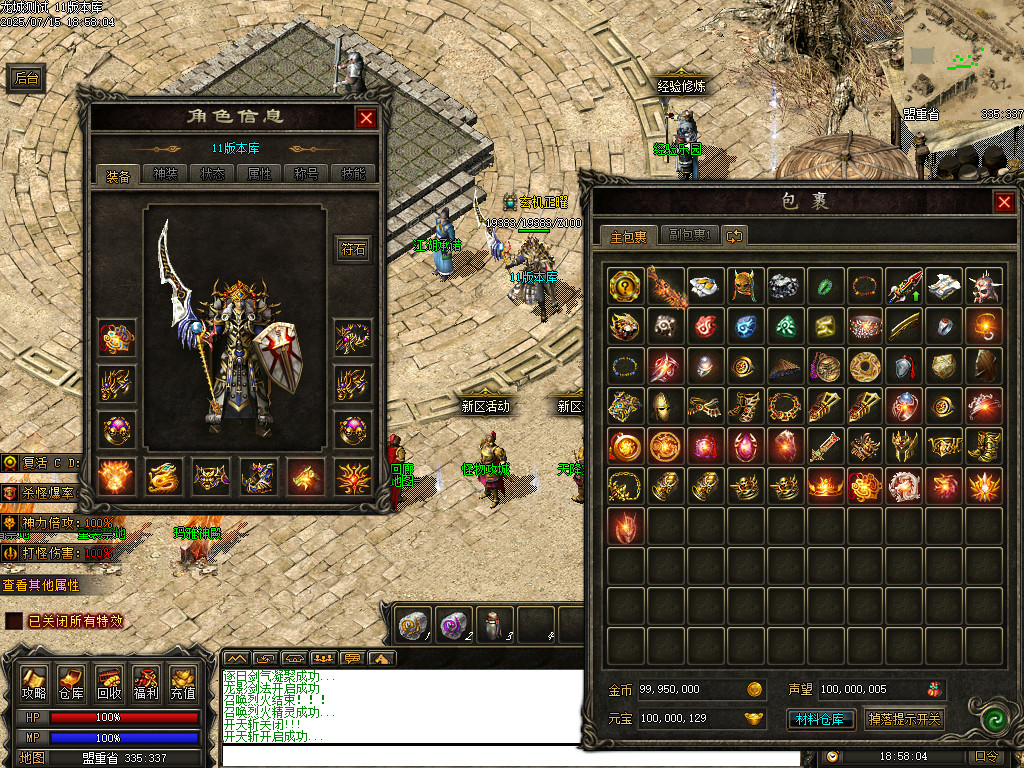Close the 角色信息 character window
This screenshot has width=1024, height=768.
click(x=366, y=118)
